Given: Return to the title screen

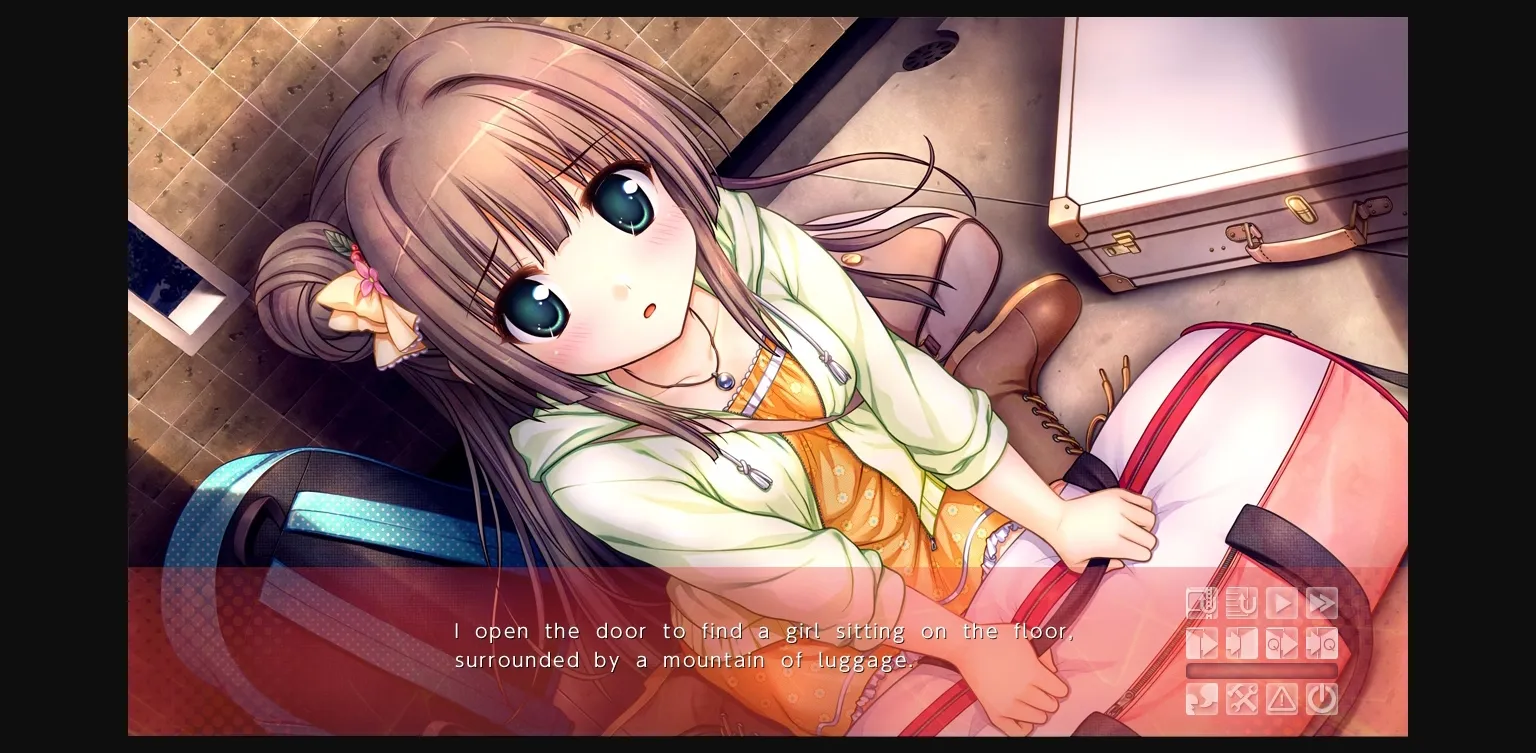Looking at the screenshot, I should pos(1281,698).
